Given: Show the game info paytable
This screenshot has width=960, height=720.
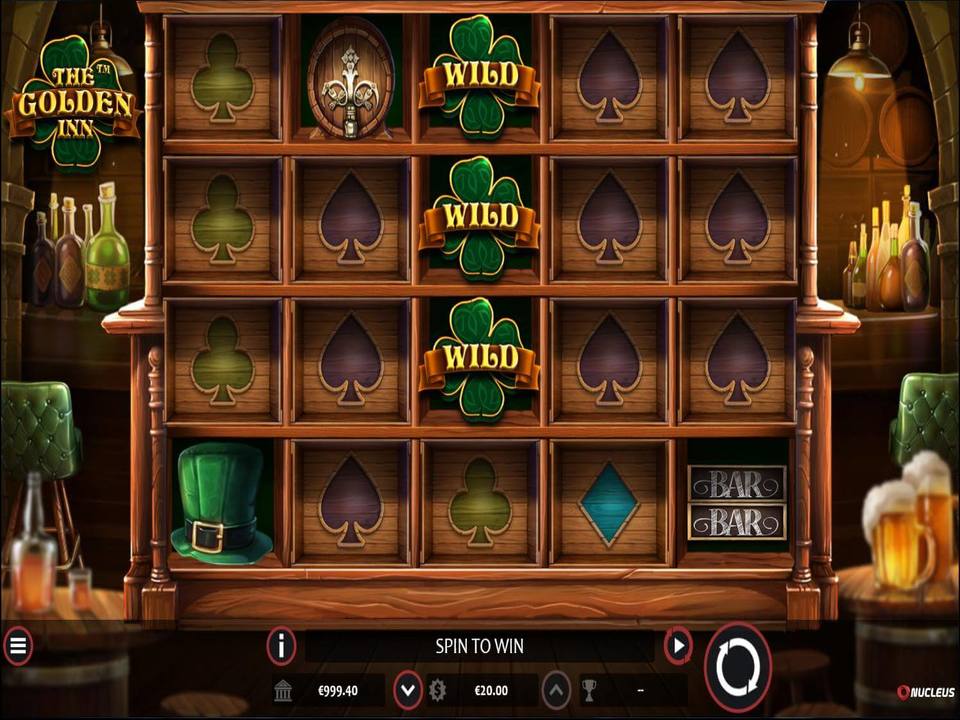Looking at the screenshot, I should [x=281, y=646].
